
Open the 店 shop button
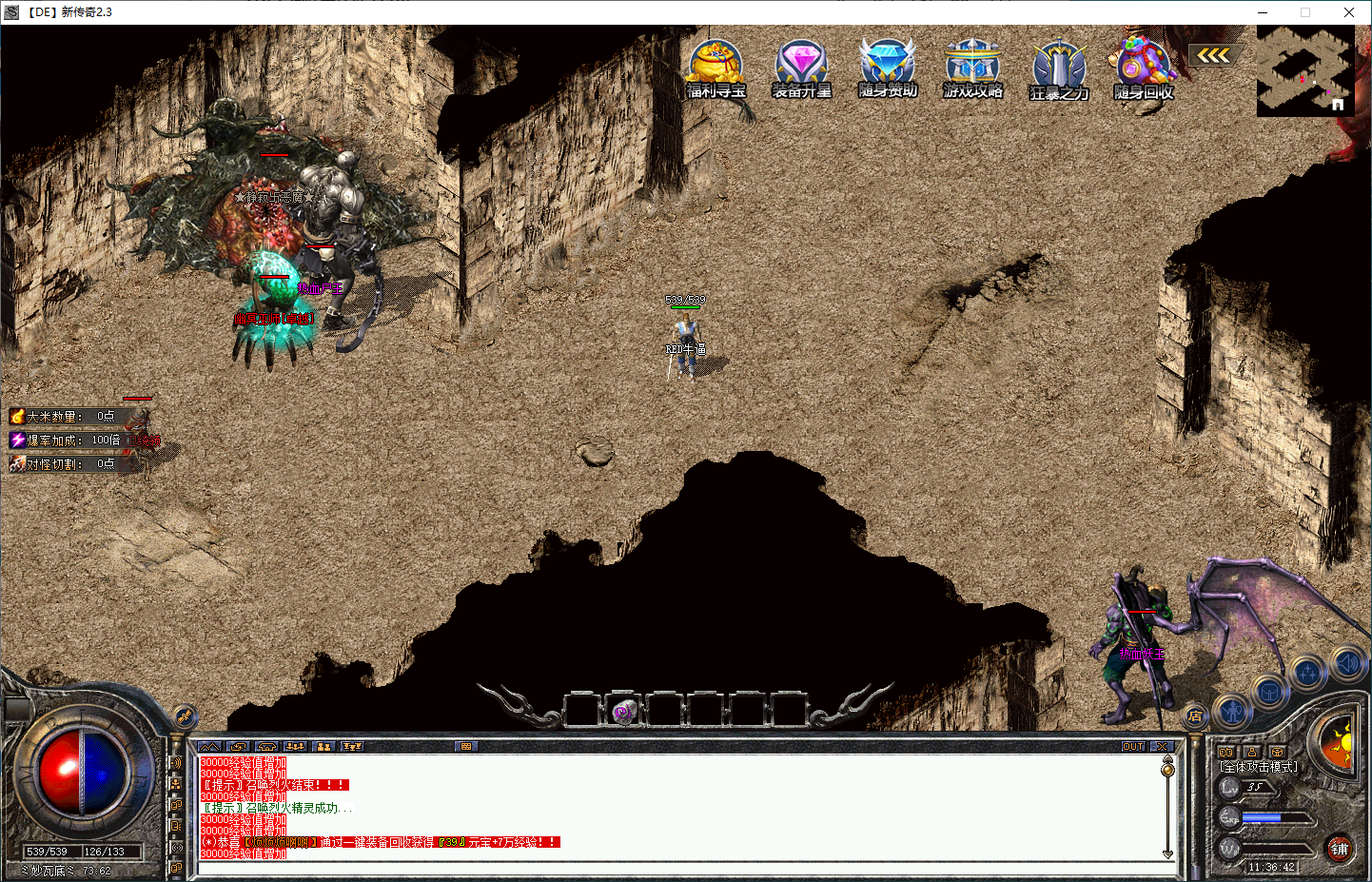(x=1196, y=716)
